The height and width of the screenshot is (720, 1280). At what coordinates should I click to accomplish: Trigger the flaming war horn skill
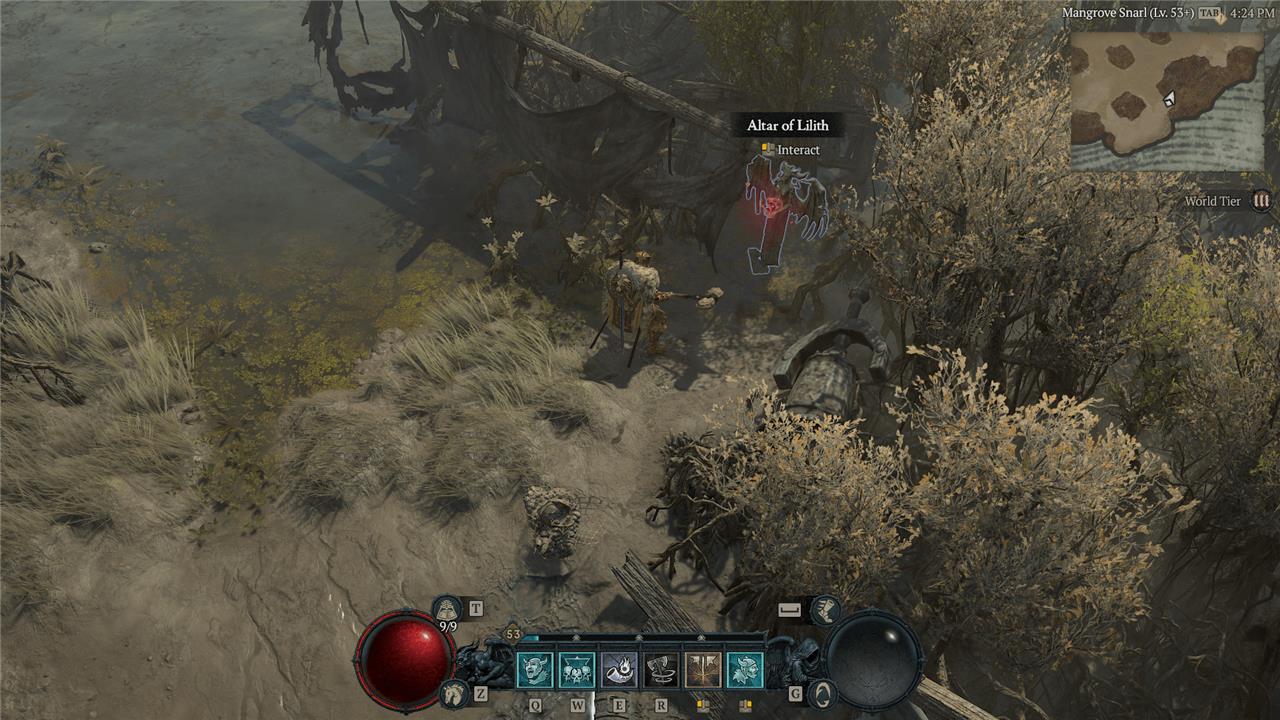619,669
